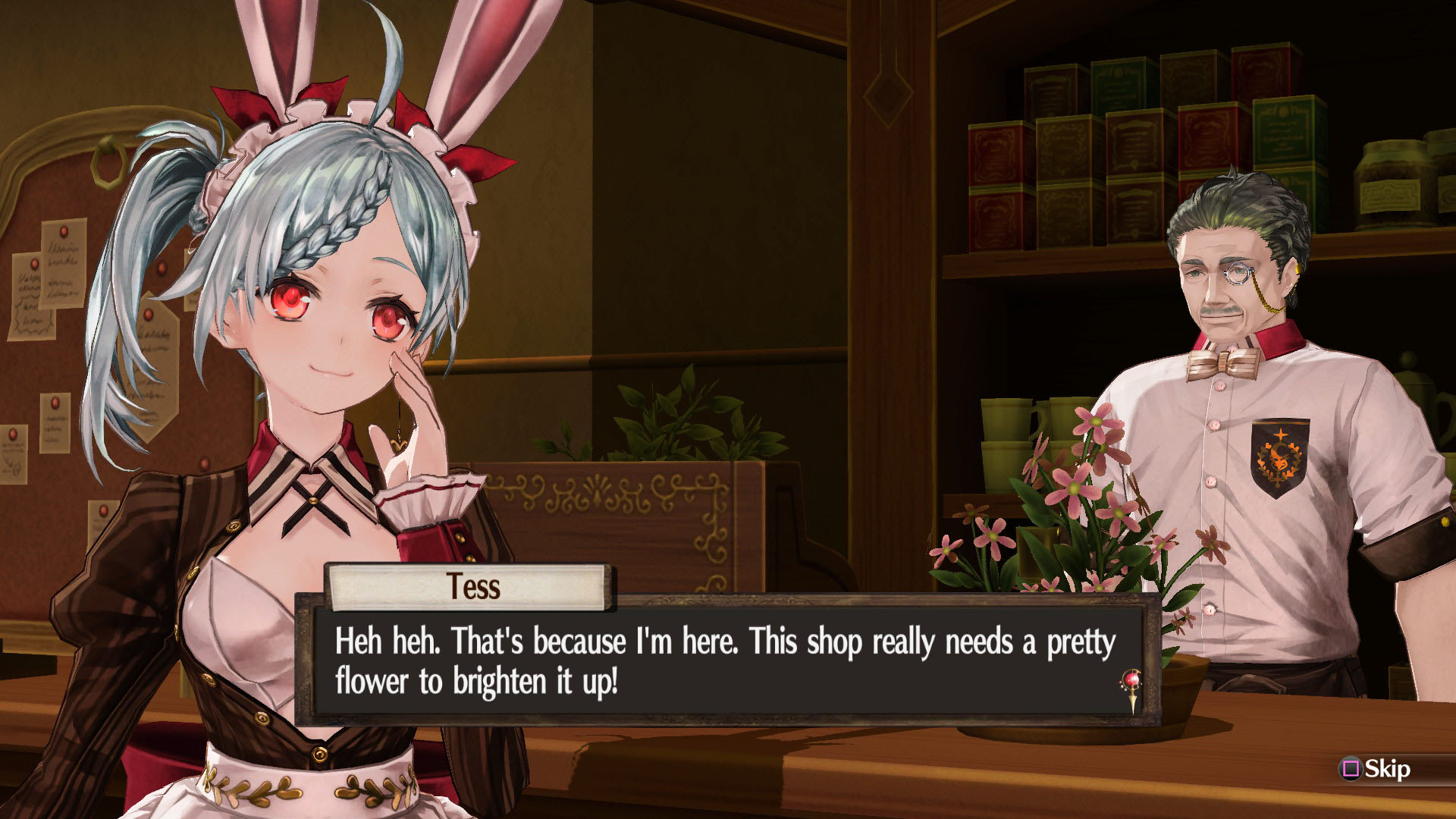Click the red gem dialogue advance indicator
The image size is (1456, 819).
click(x=1131, y=684)
